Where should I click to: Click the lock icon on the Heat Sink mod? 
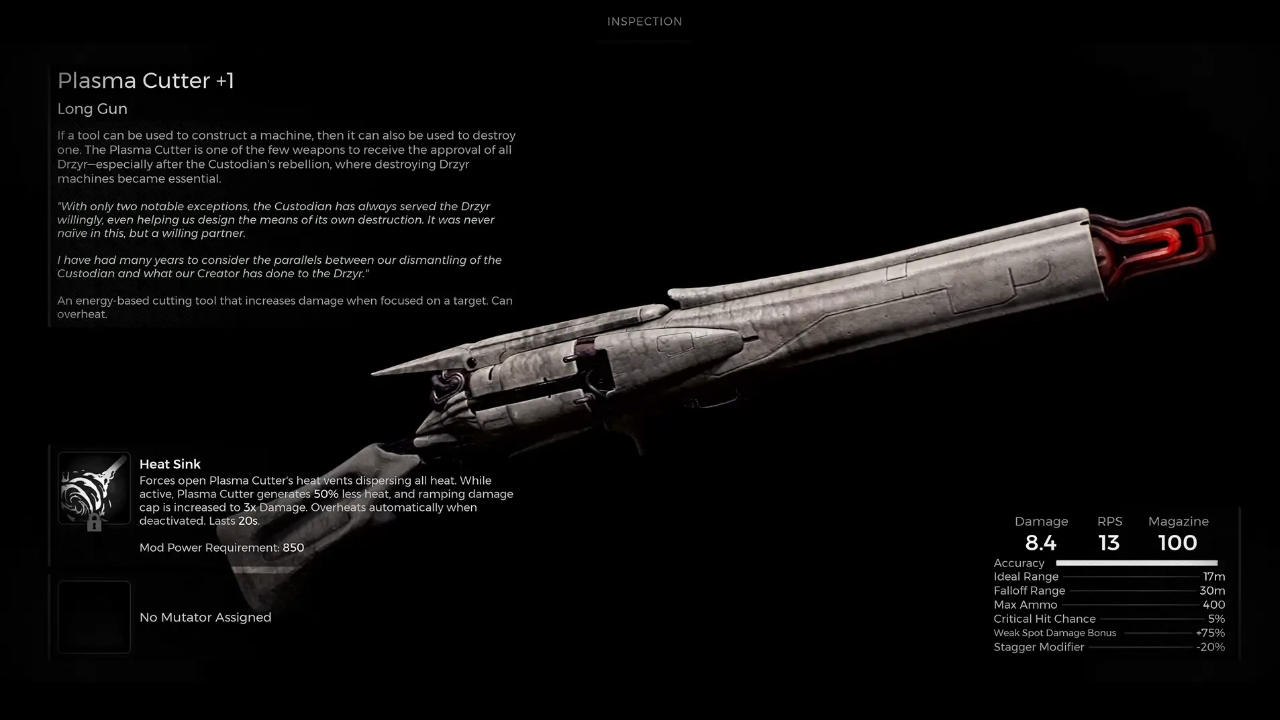(94, 523)
